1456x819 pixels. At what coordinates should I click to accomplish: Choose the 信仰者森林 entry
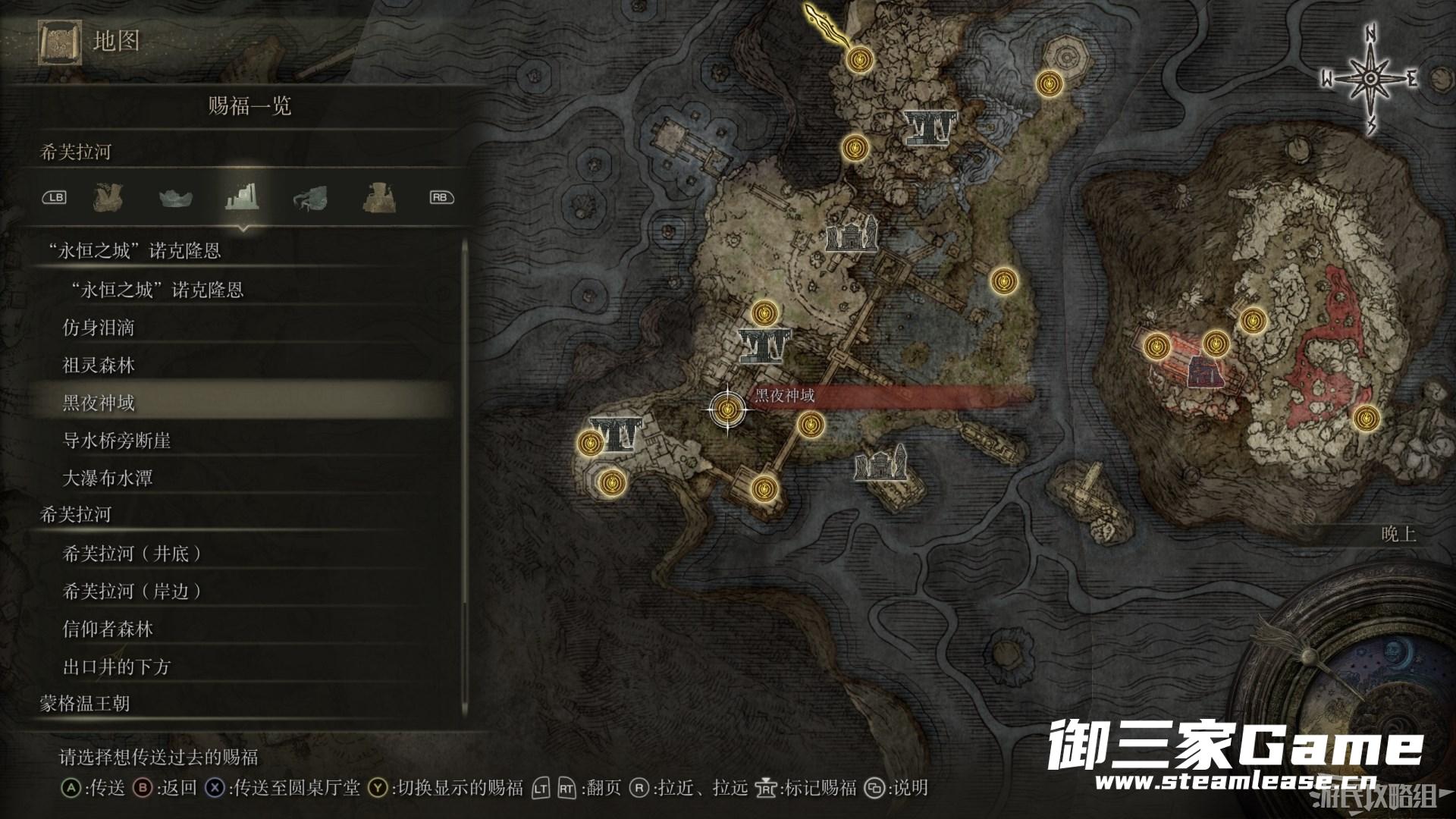tap(108, 629)
